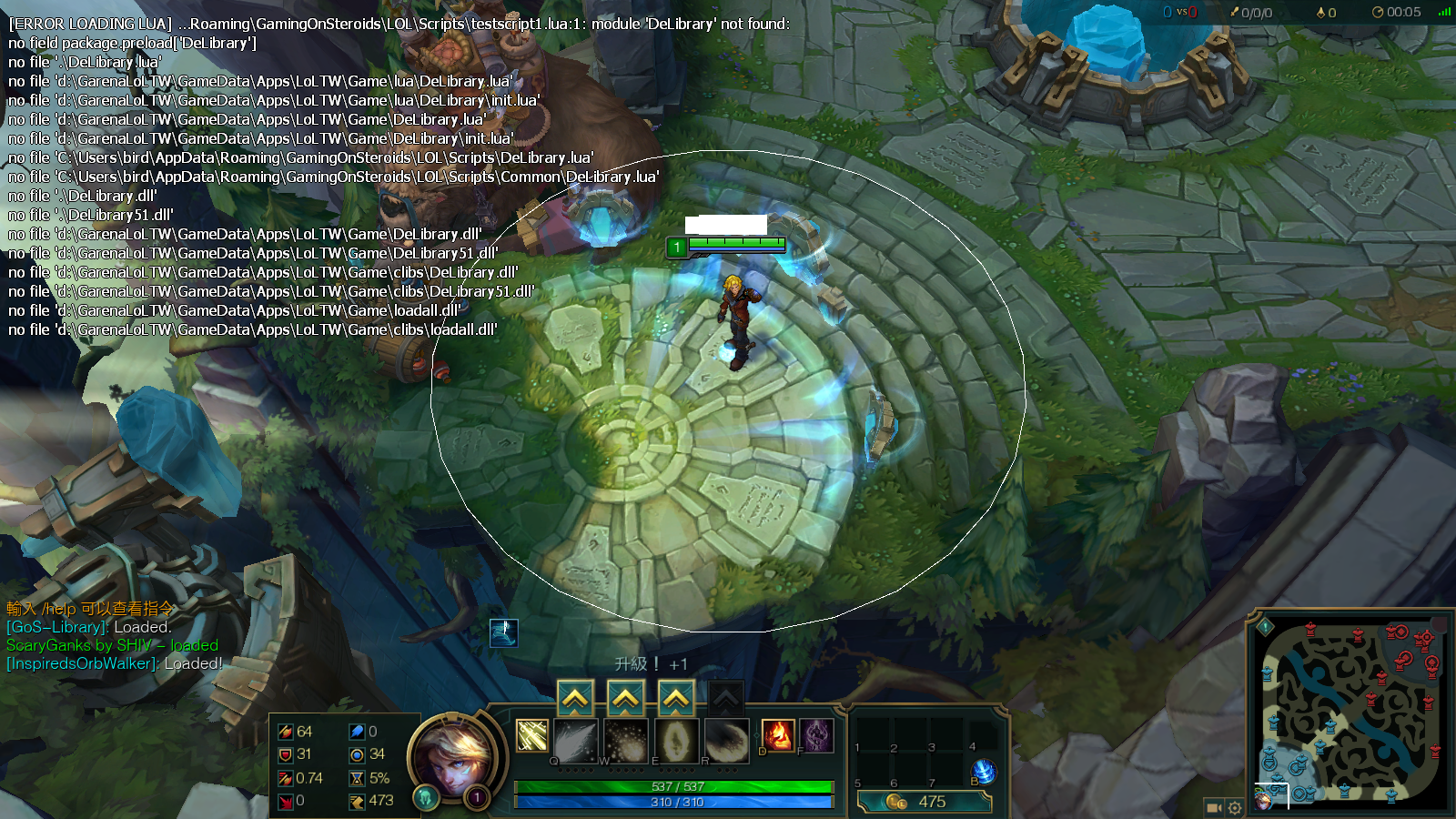Activate the Recall button
Viewport: 1456px width, 819px height.
(984, 772)
